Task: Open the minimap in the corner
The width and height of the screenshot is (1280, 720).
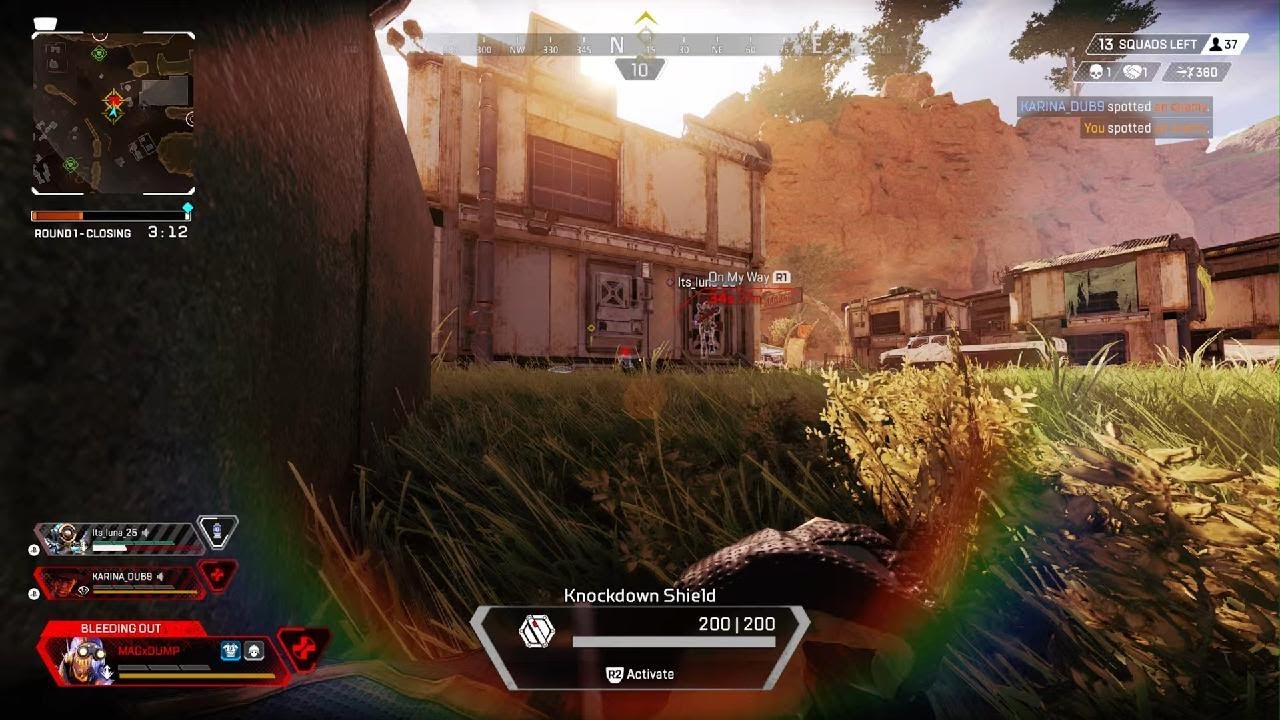Action: [x=113, y=113]
